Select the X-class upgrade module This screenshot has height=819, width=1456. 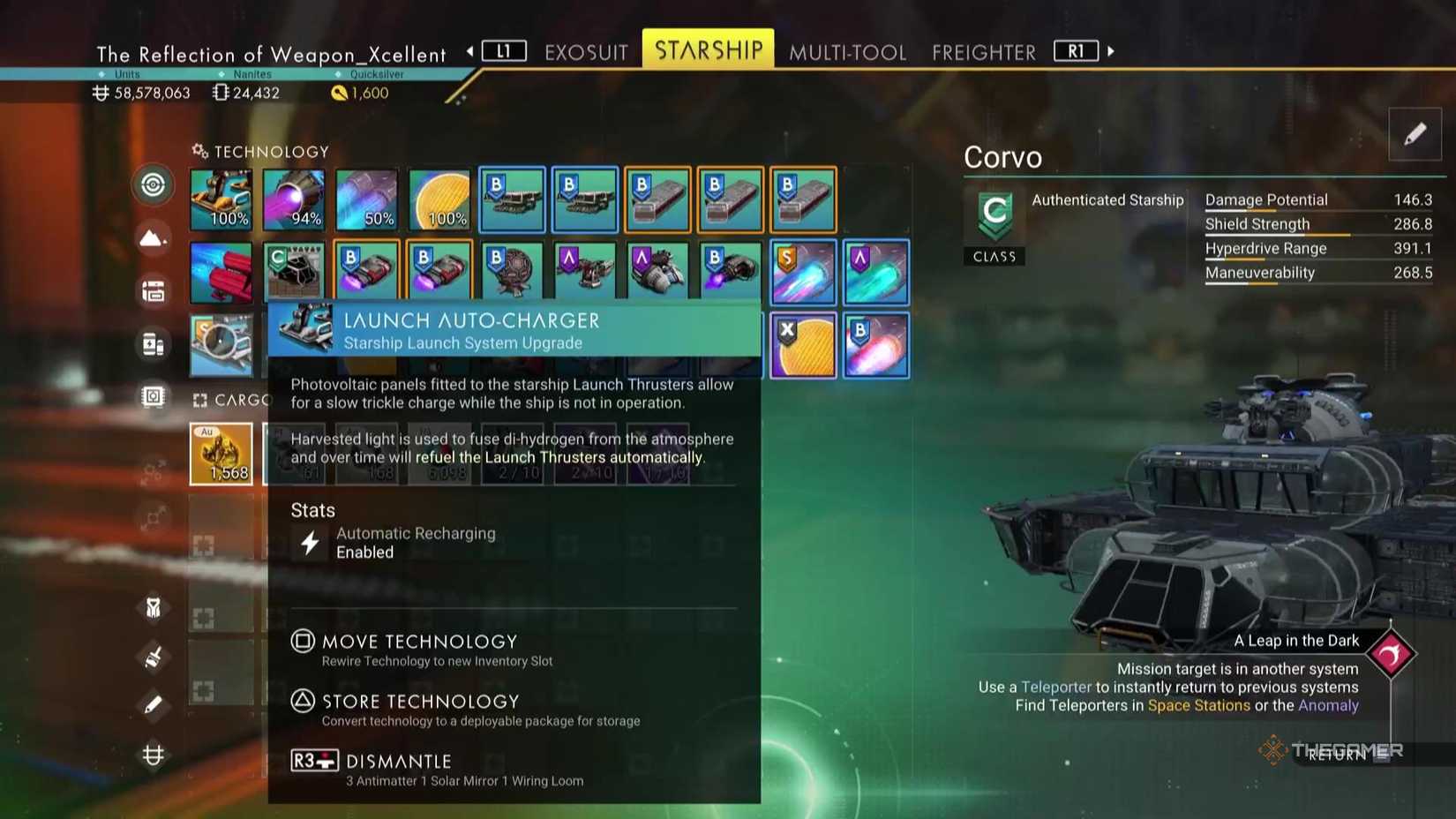(x=803, y=344)
